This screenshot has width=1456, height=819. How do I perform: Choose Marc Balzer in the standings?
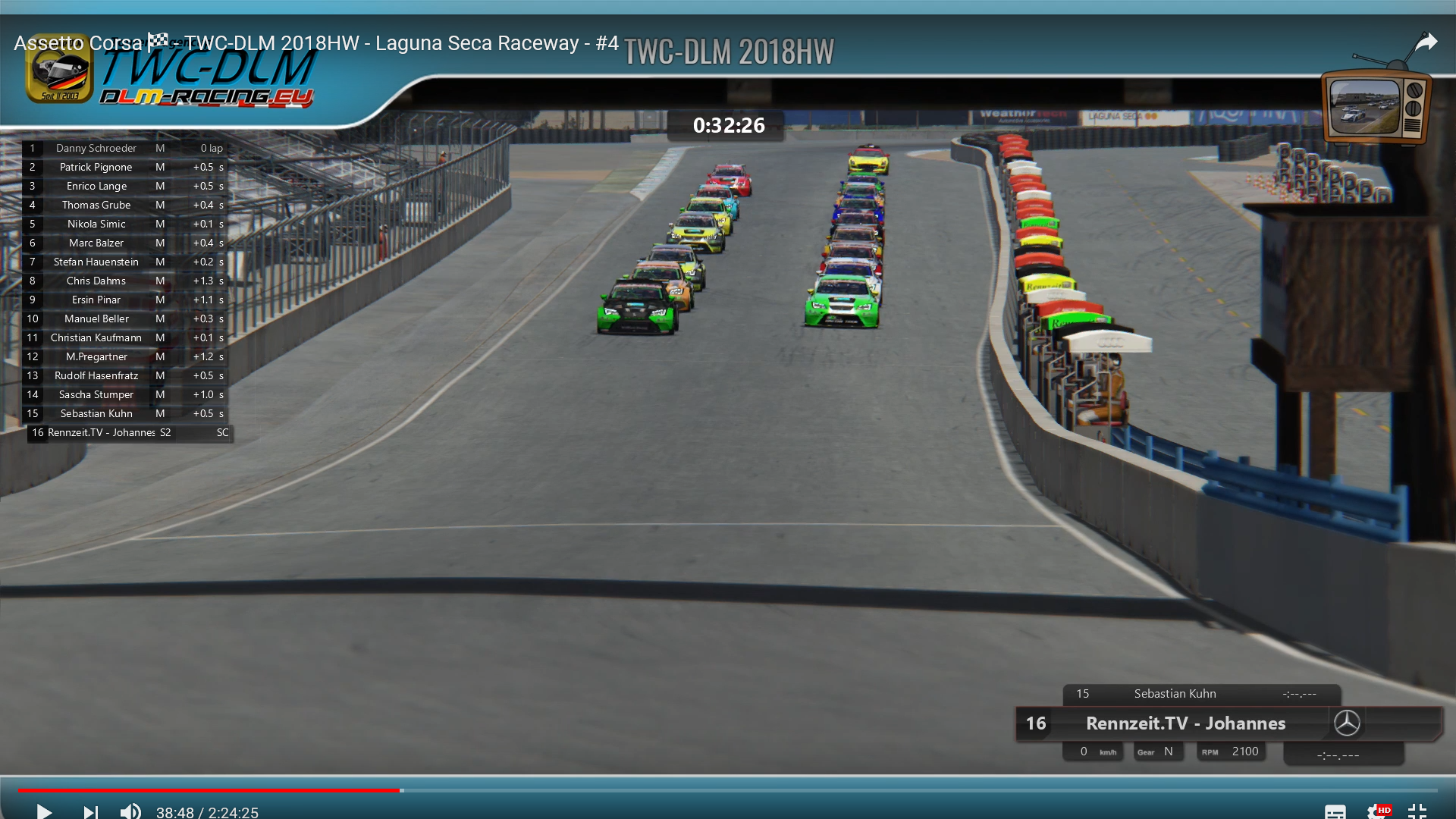(x=96, y=243)
